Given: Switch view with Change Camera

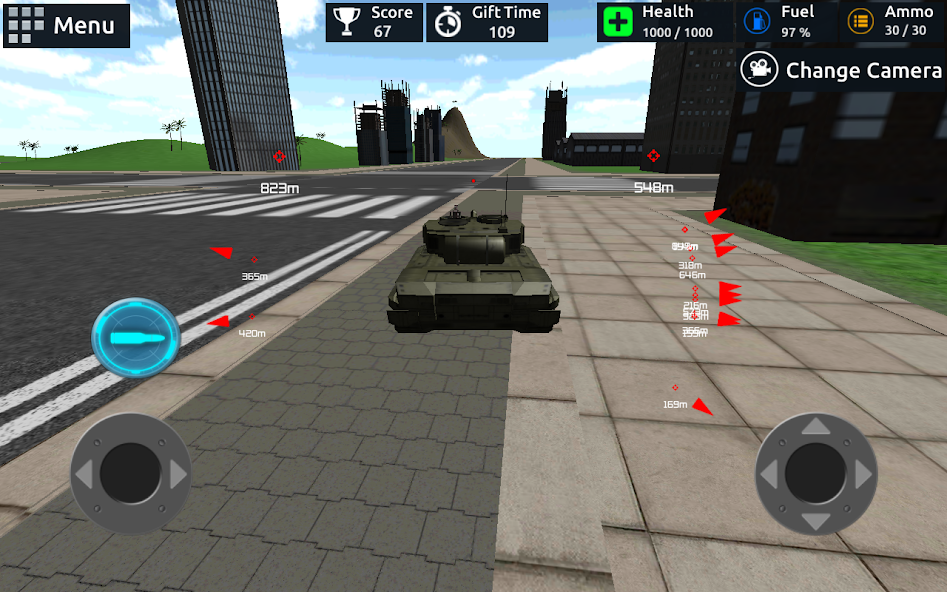Looking at the screenshot, I should click(842, 70).
